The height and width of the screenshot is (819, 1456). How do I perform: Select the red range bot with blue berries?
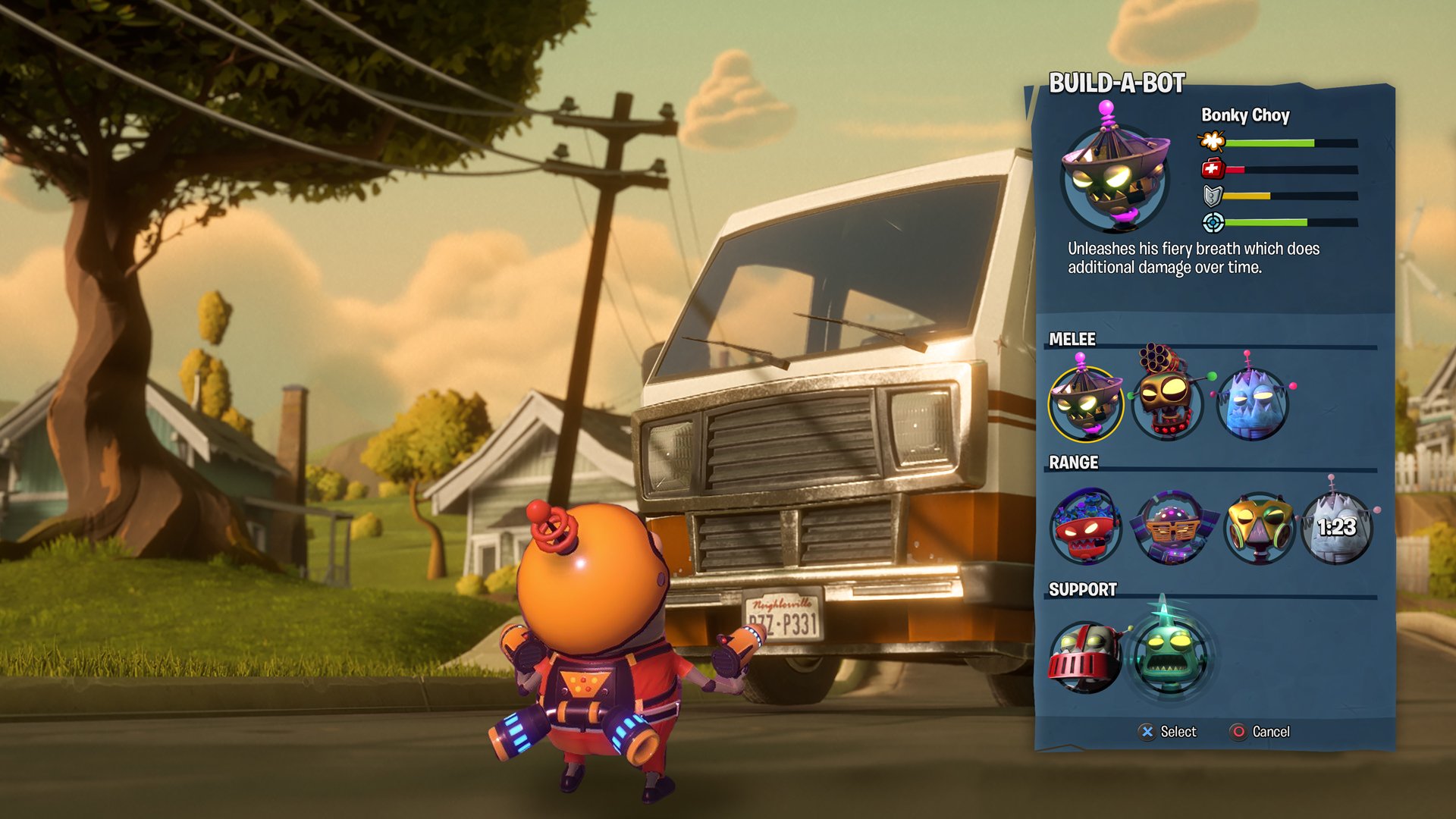(x=1085, y=528)
